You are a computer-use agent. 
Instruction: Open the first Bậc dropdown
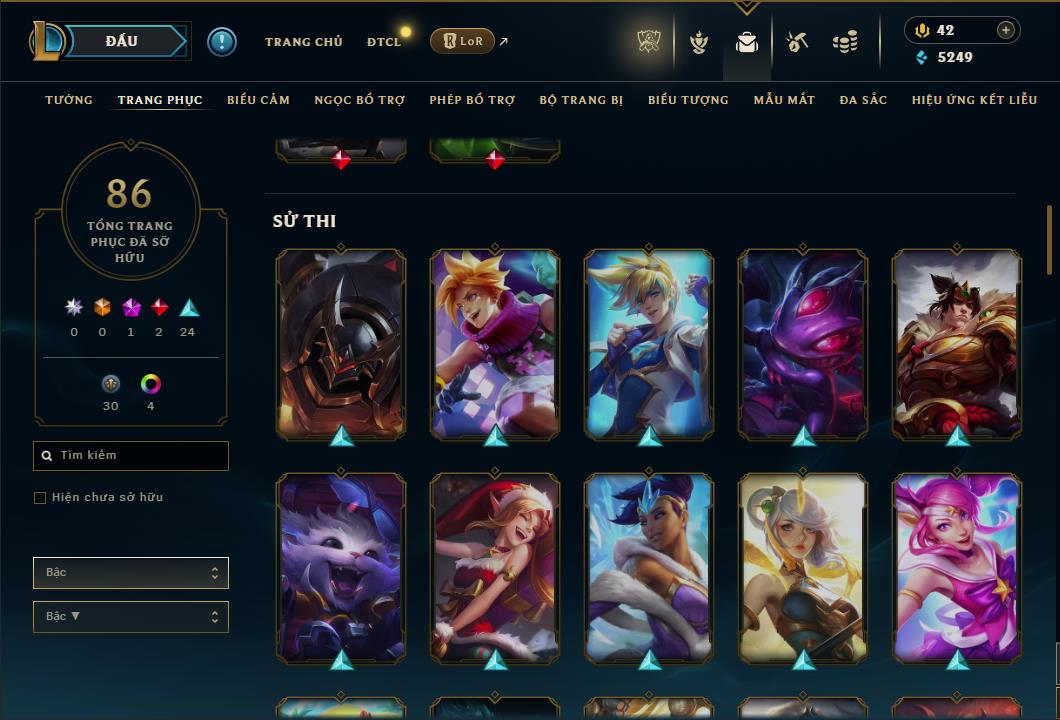tap(130, 573)
